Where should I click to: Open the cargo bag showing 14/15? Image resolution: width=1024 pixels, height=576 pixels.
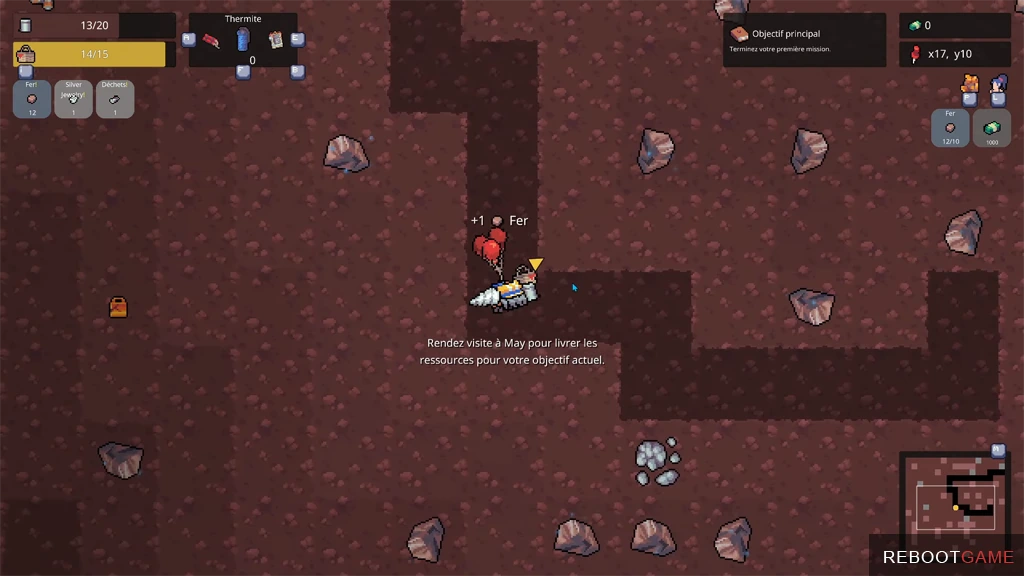click(x=90, y=54)
